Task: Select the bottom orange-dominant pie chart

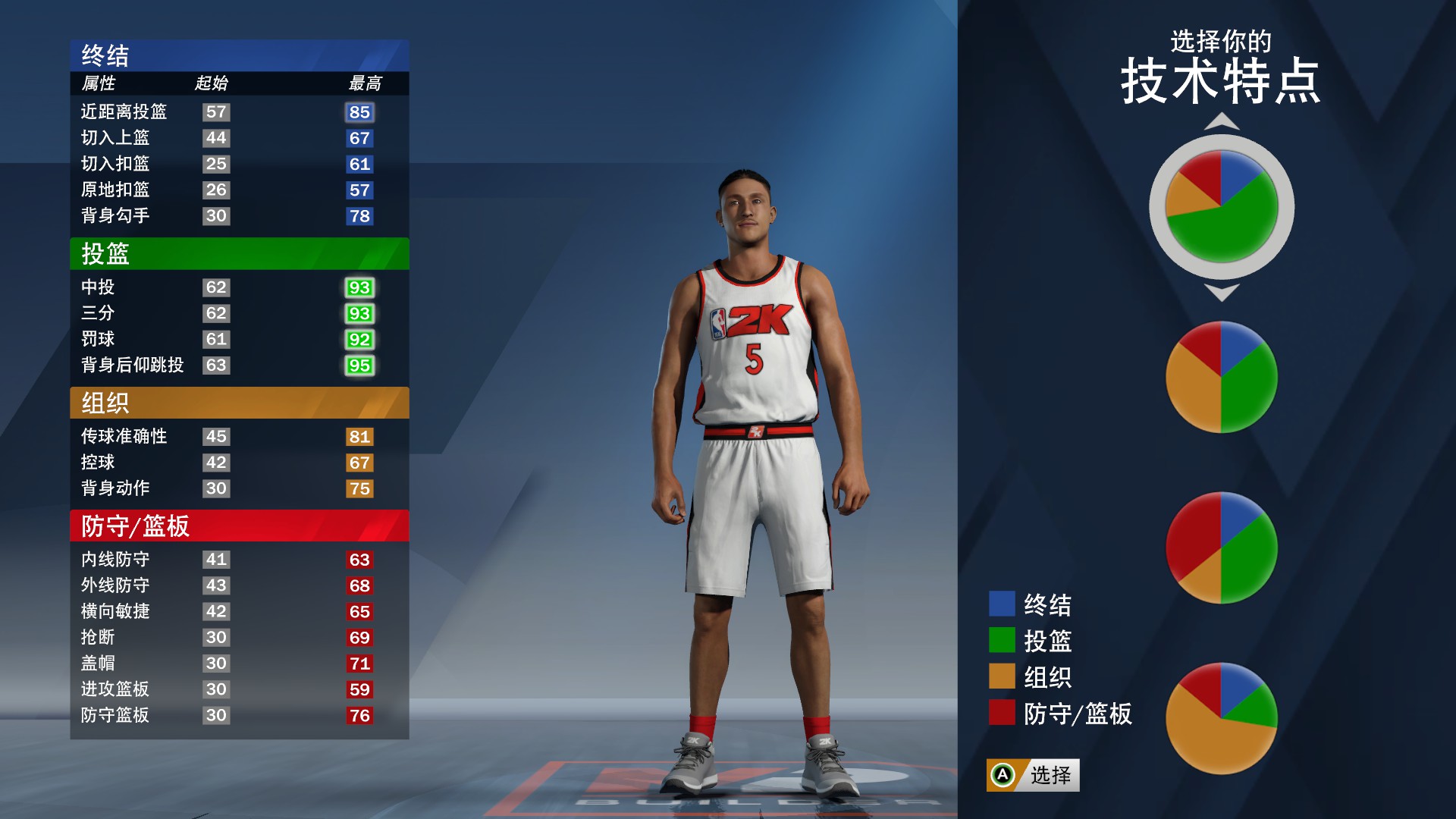Action: [1220, 717]
